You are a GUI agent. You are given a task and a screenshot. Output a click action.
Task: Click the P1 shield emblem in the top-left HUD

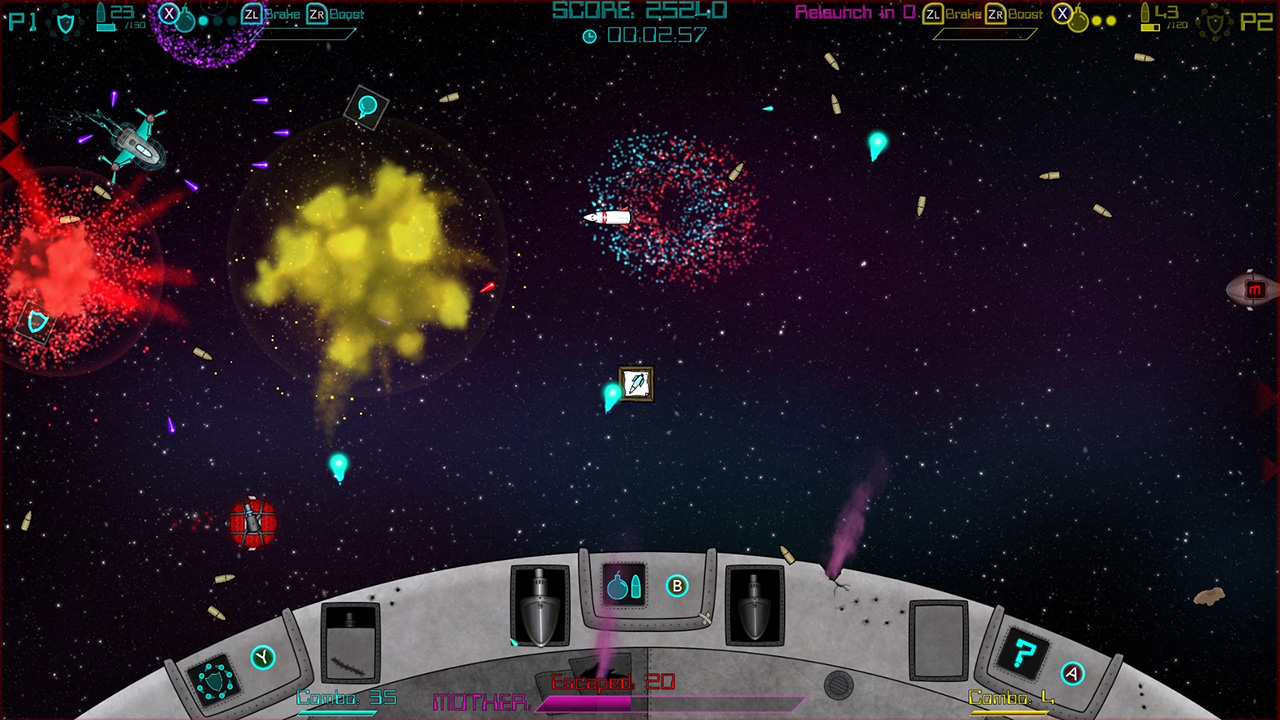point(65,20)
